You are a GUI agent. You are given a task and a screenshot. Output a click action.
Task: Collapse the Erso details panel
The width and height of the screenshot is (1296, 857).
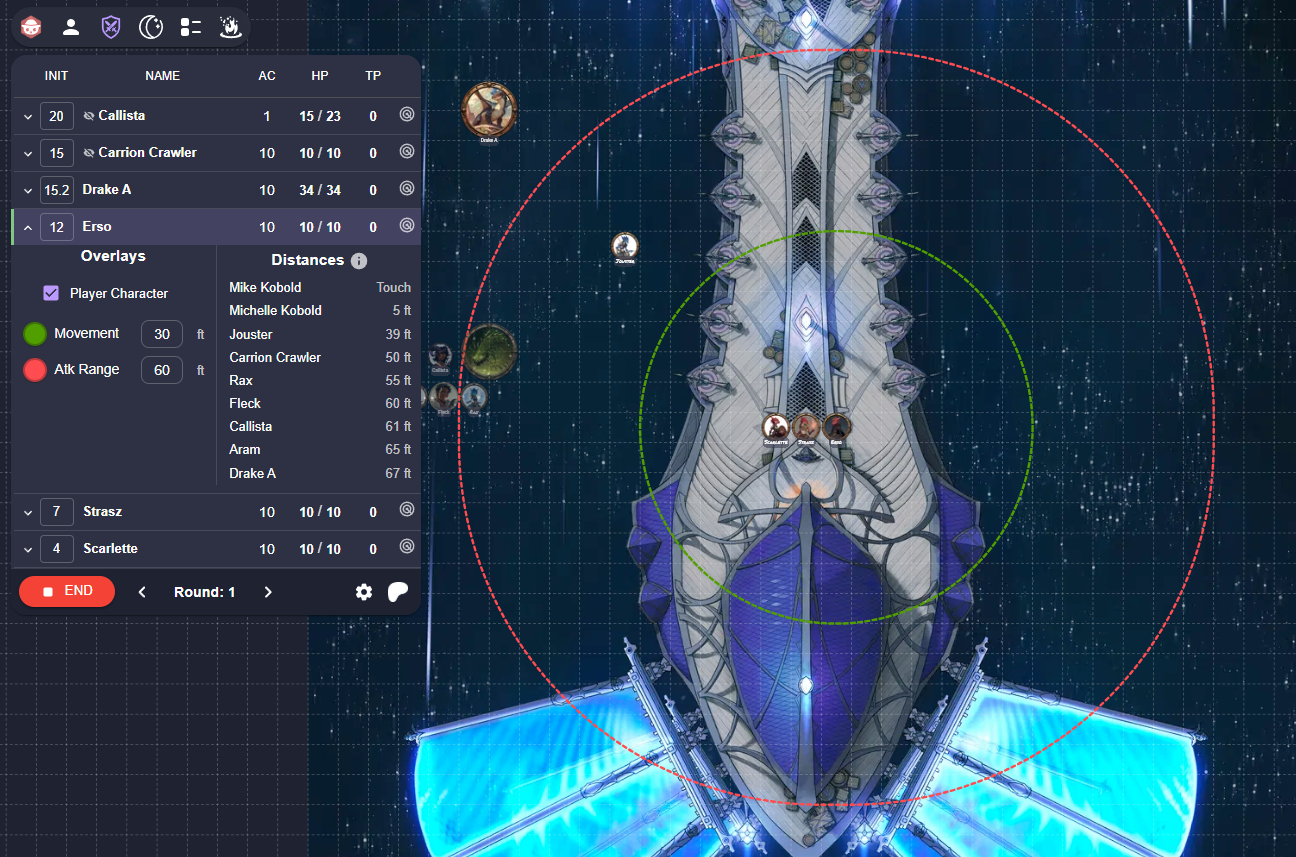[x=28, y=228]
